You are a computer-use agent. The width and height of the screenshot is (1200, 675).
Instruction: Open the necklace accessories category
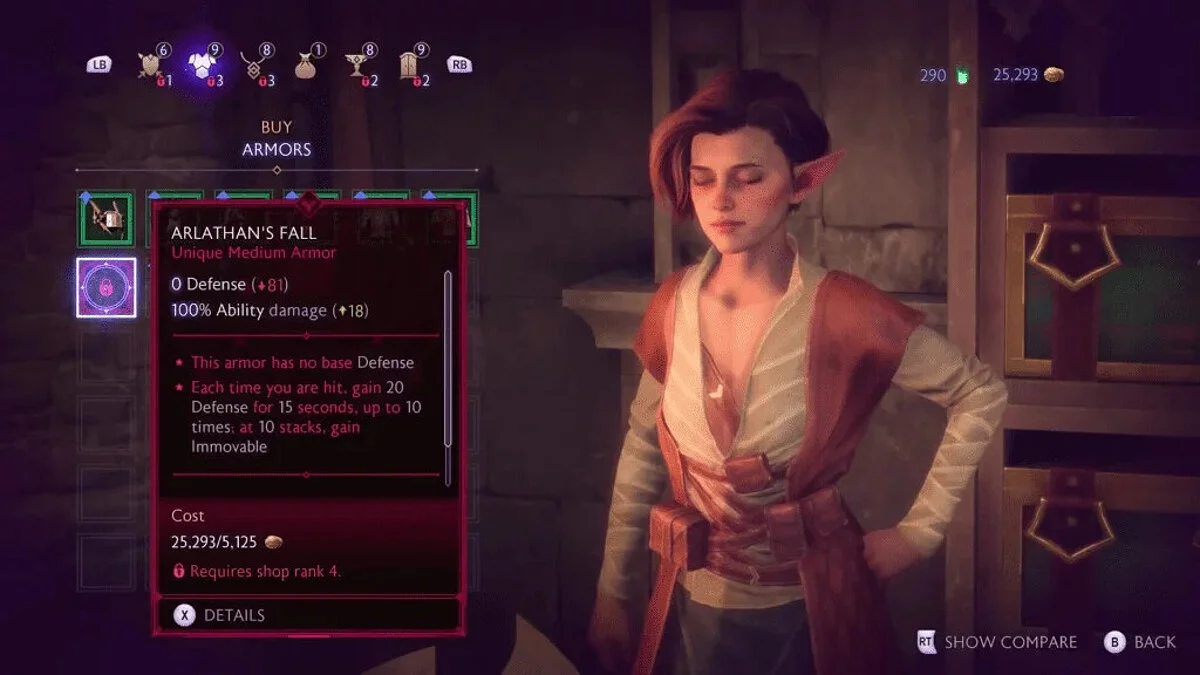click(x=257, y=66)
